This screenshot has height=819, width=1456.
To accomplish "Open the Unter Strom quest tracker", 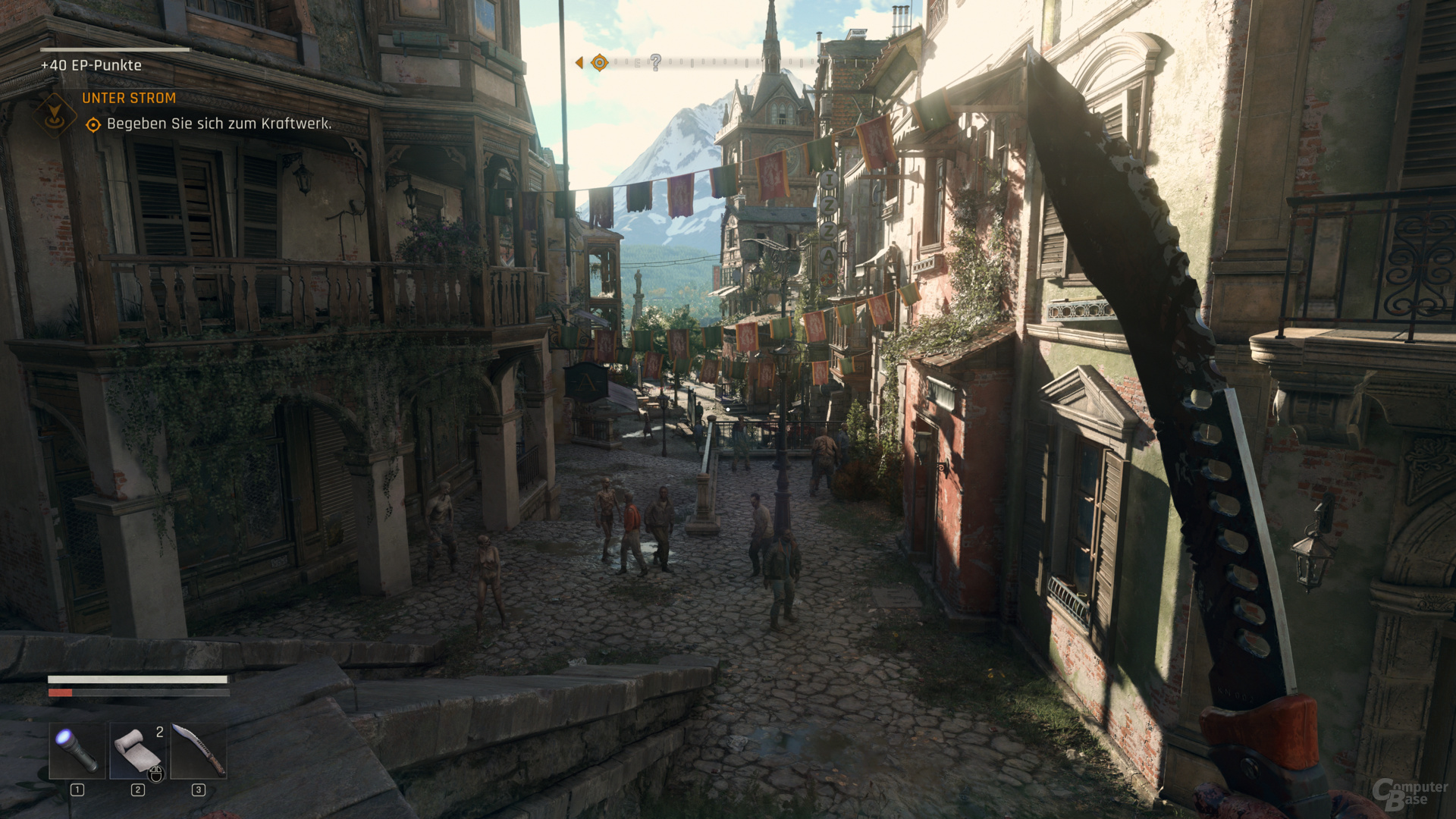I will 129,99.
